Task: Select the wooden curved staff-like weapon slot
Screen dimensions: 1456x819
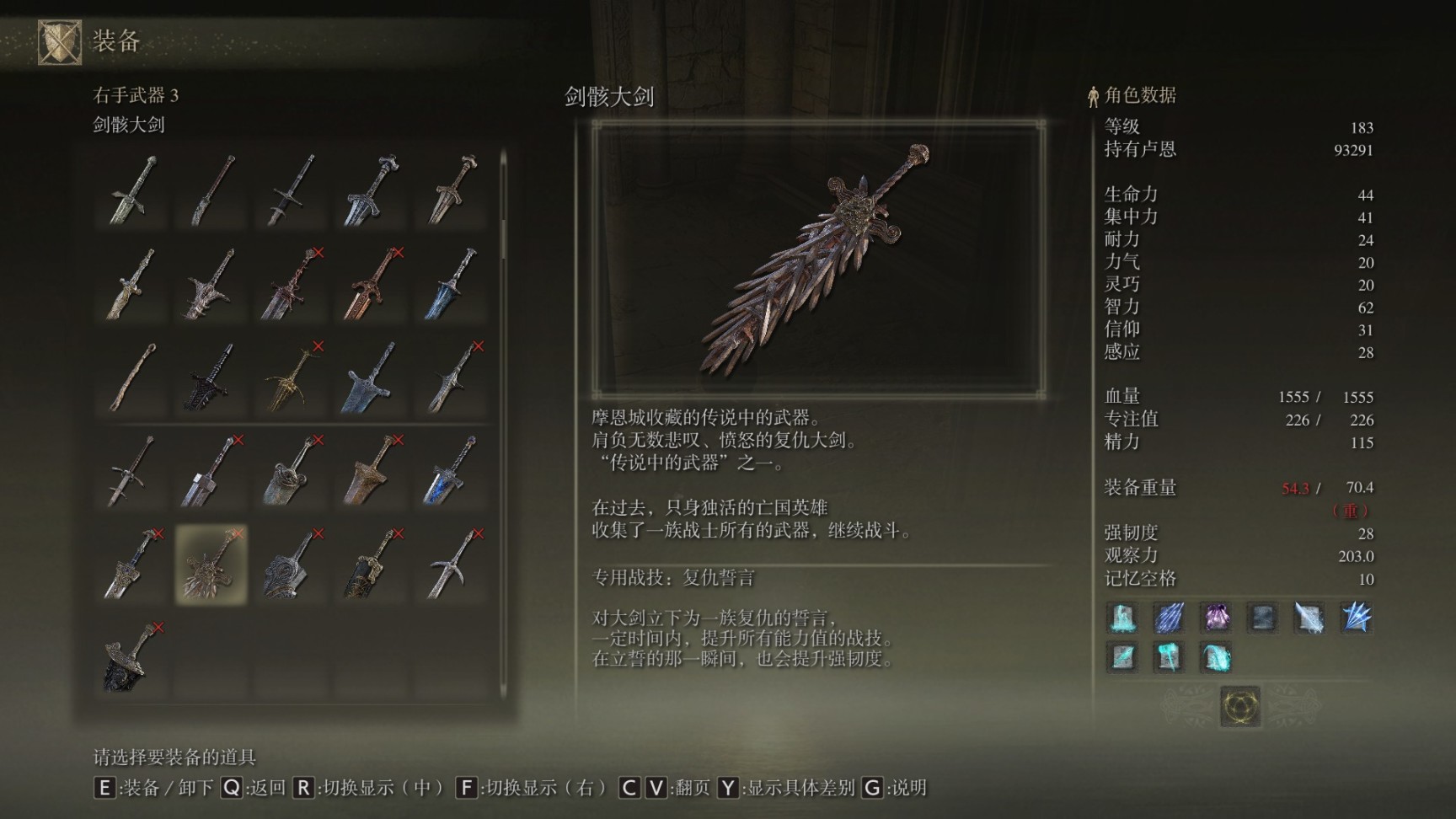Action: pos(132,377)
